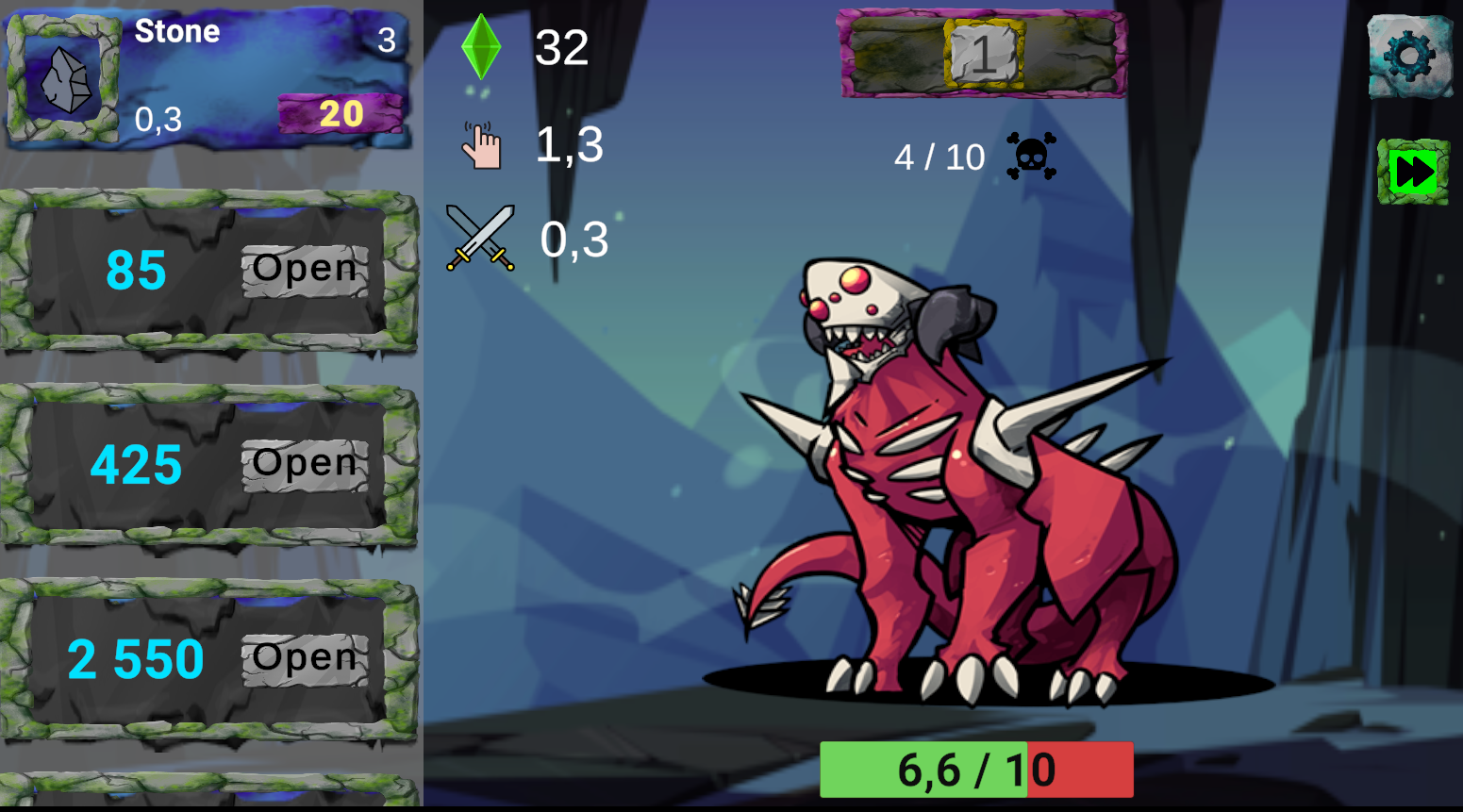The width and height of the screenshot is (1463, 812).
Task: Select the tapping hand icon
Action: [483, 143]
